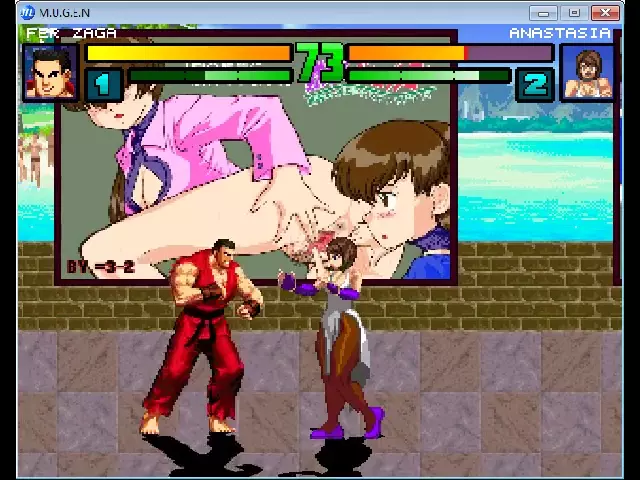Maximize the M.U.G.E.N window
The image size is (640, 480).
click(x=573, y=13)
